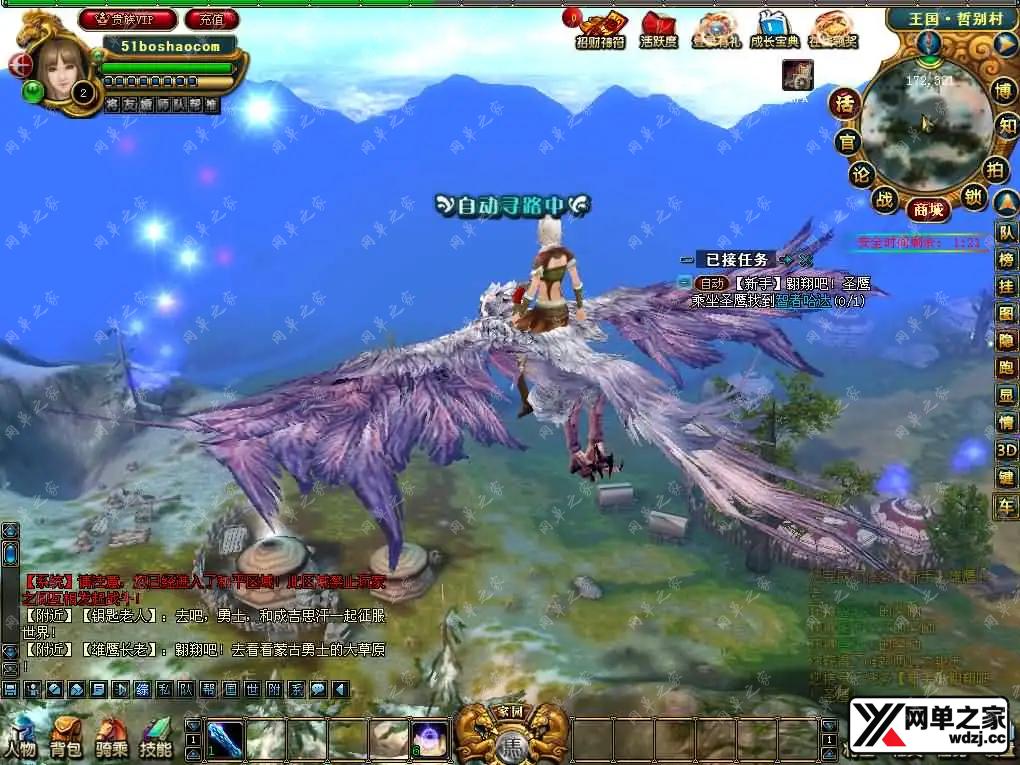The image size is (1020, 765).
Task: Open the 骑乘 mount menu
Action: tap(110, 734)
